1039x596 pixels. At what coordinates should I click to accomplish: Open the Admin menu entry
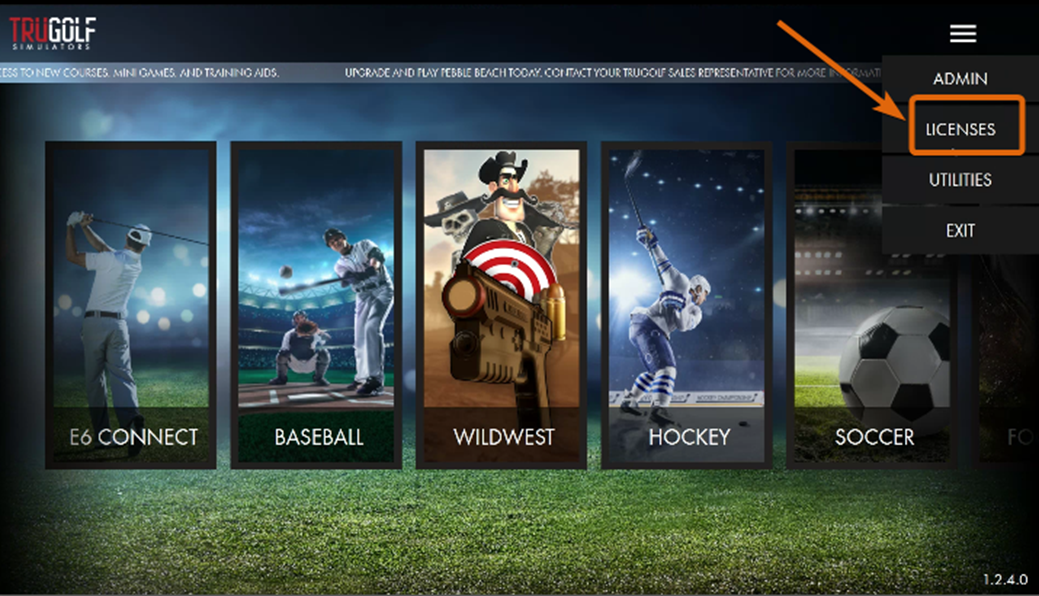(960, 79)
